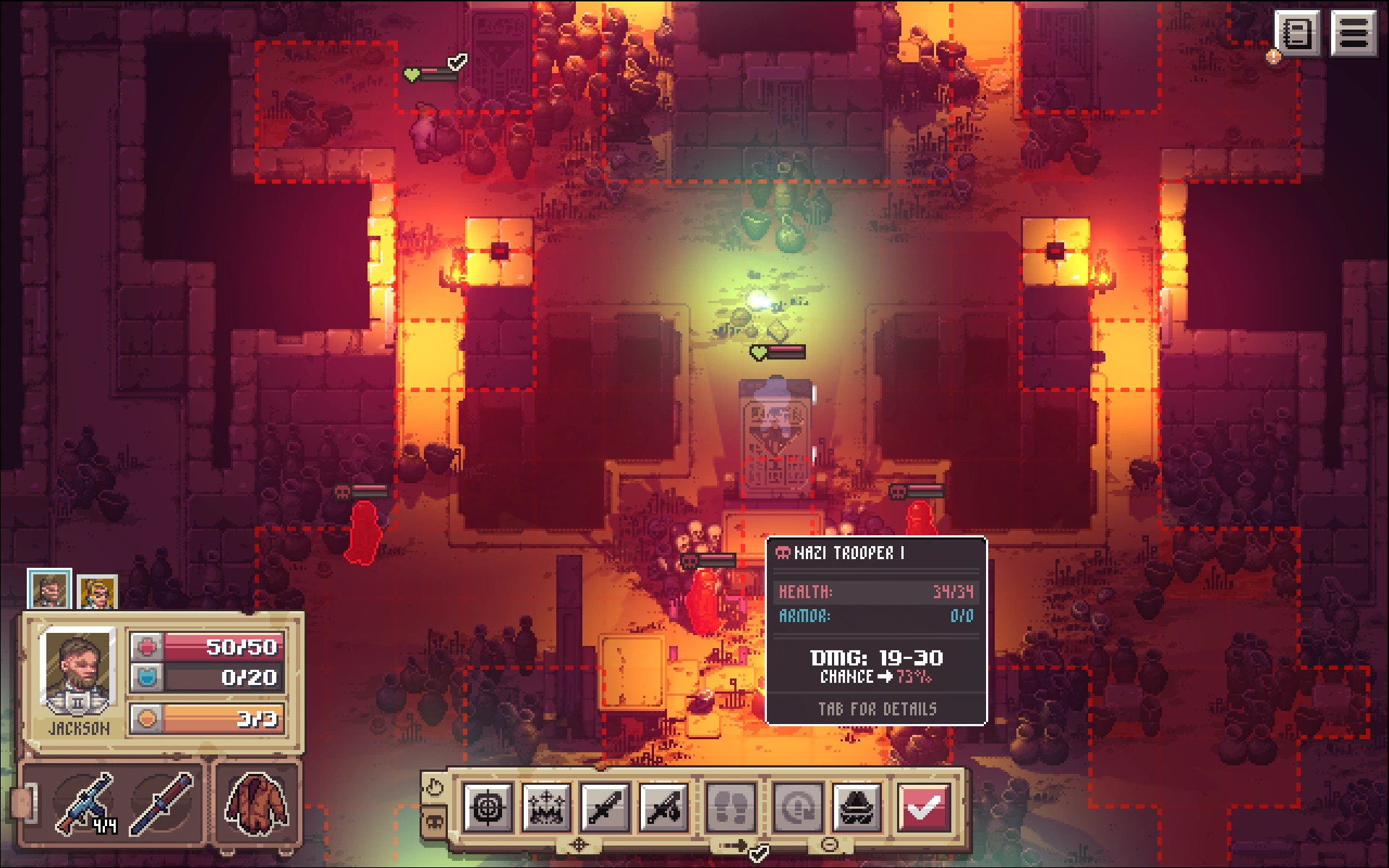The image size is (1389, 868).
Task: Switch to the skull enemies tab
Action: [x=434, y=822]
